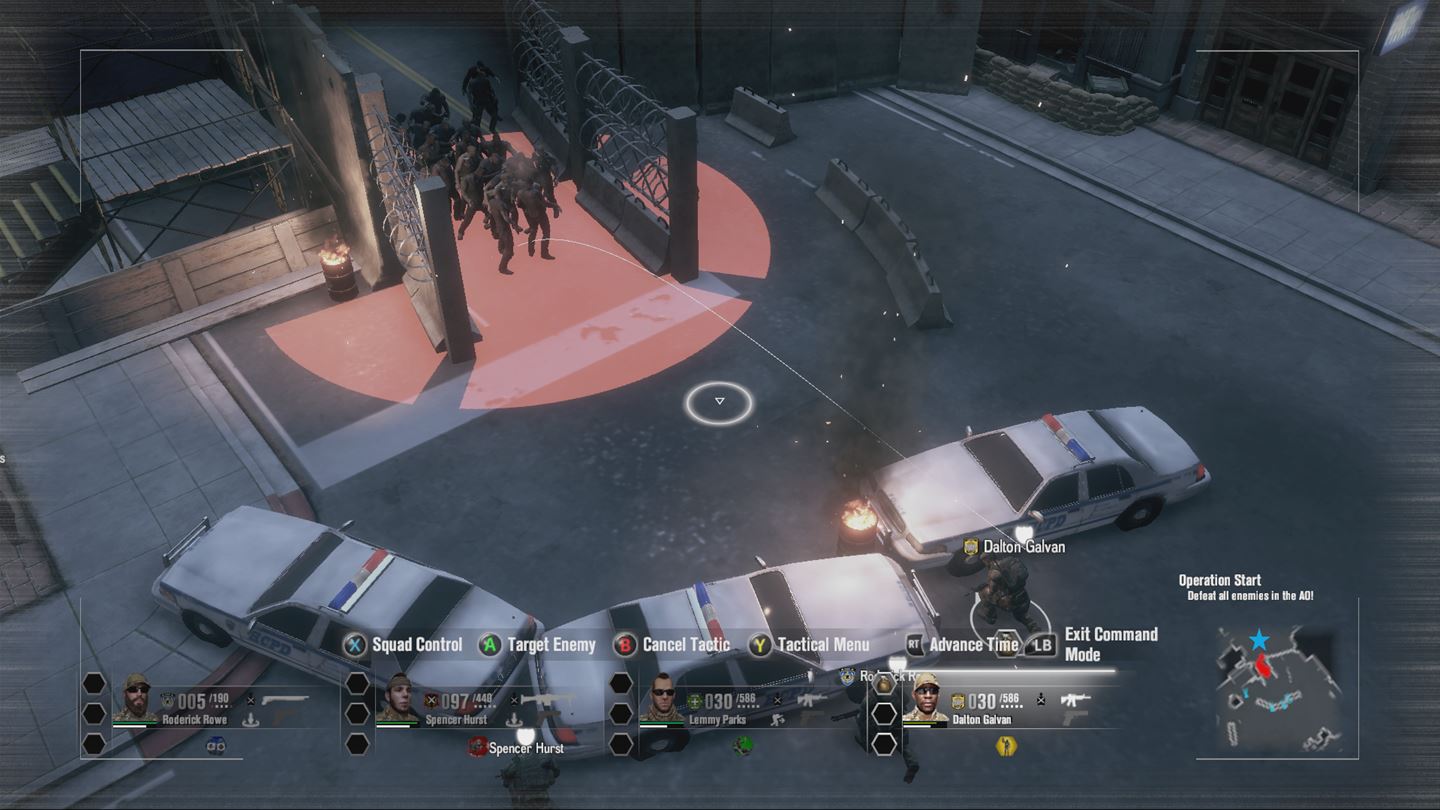Activate the blue handcuffs icon under Roderick Rowe

pyautogui.click(x=215, y=745)
